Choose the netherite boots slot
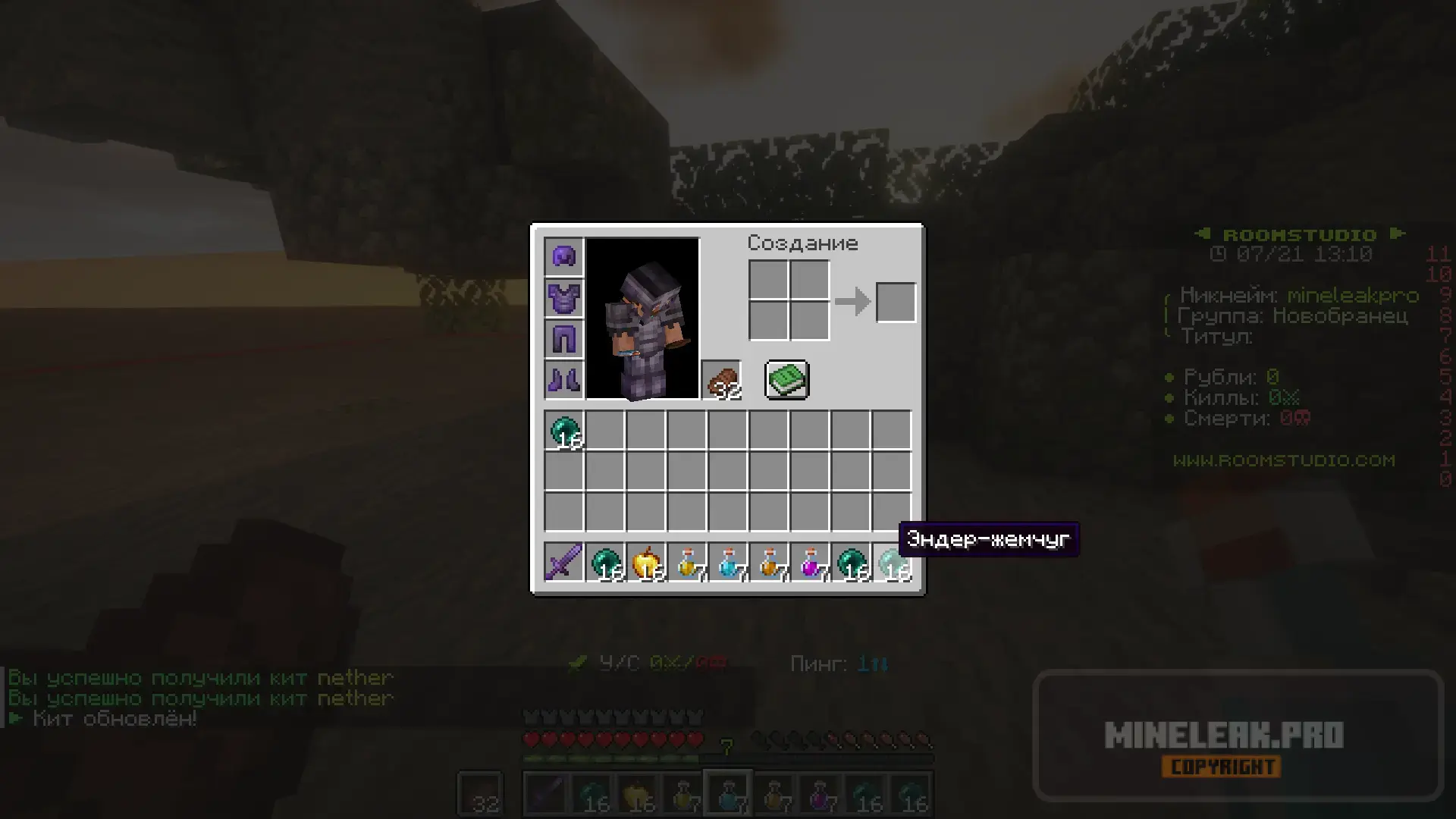The height and width of the screenshot is (819, 1456). tap(563, 379)
